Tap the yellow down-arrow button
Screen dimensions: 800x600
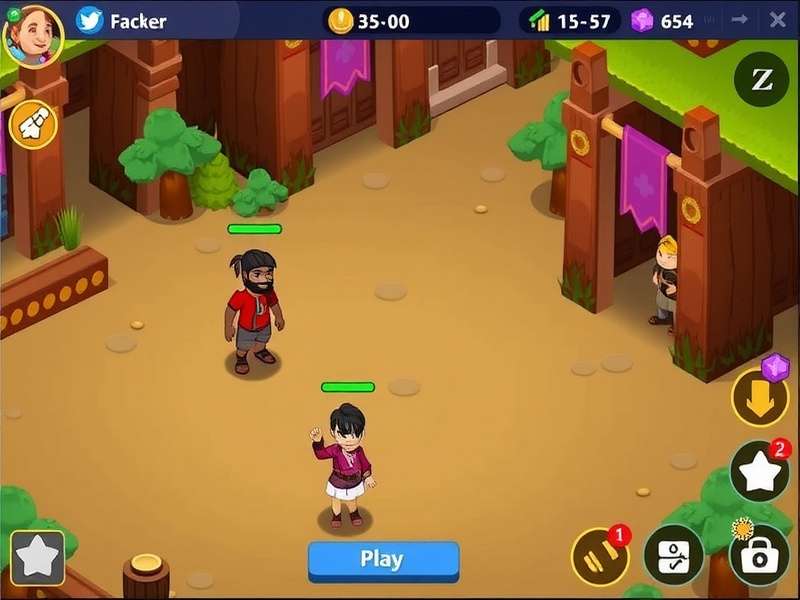760,397
